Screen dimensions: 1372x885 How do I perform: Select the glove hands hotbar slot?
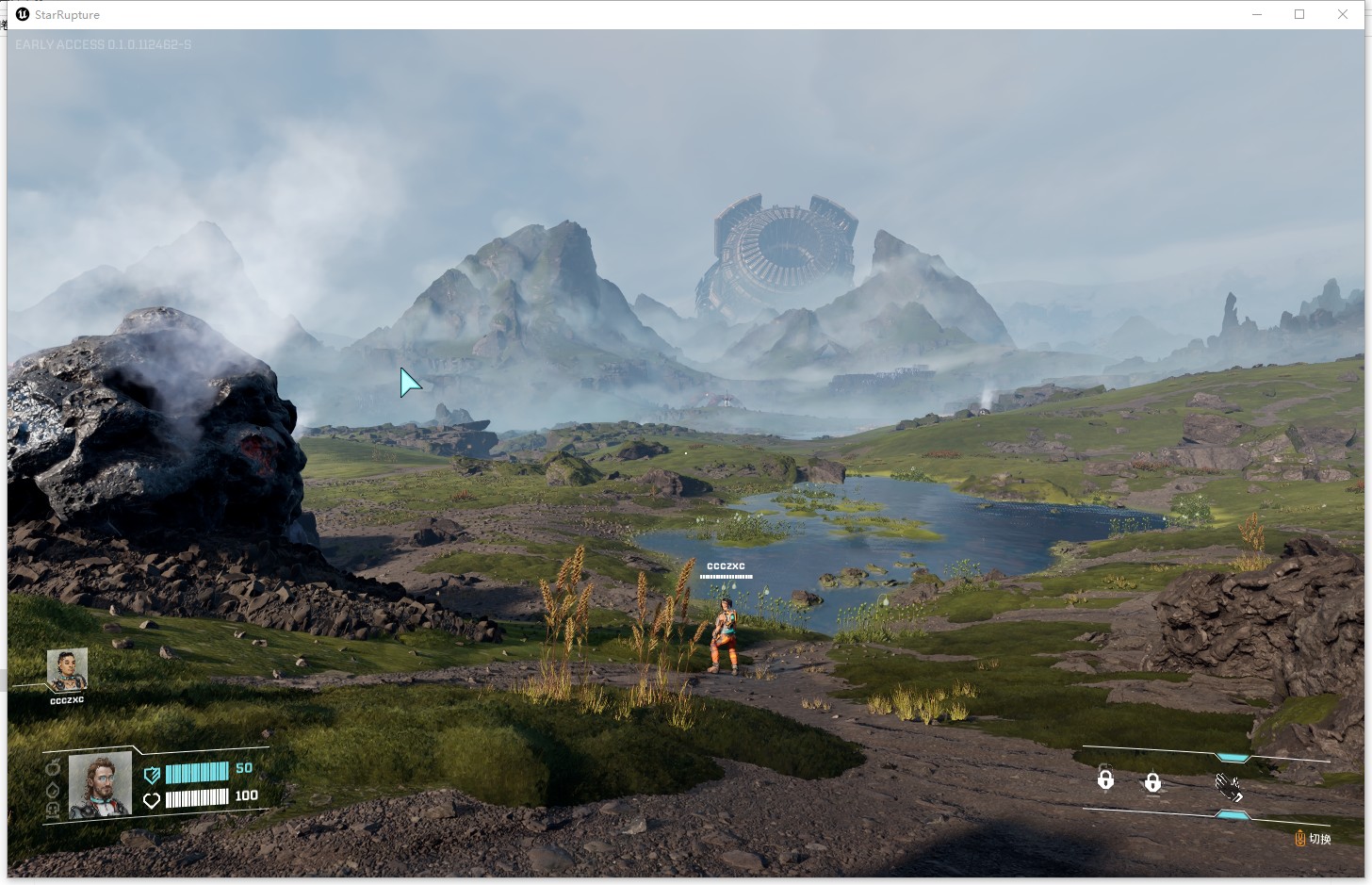coord(1228,786)
